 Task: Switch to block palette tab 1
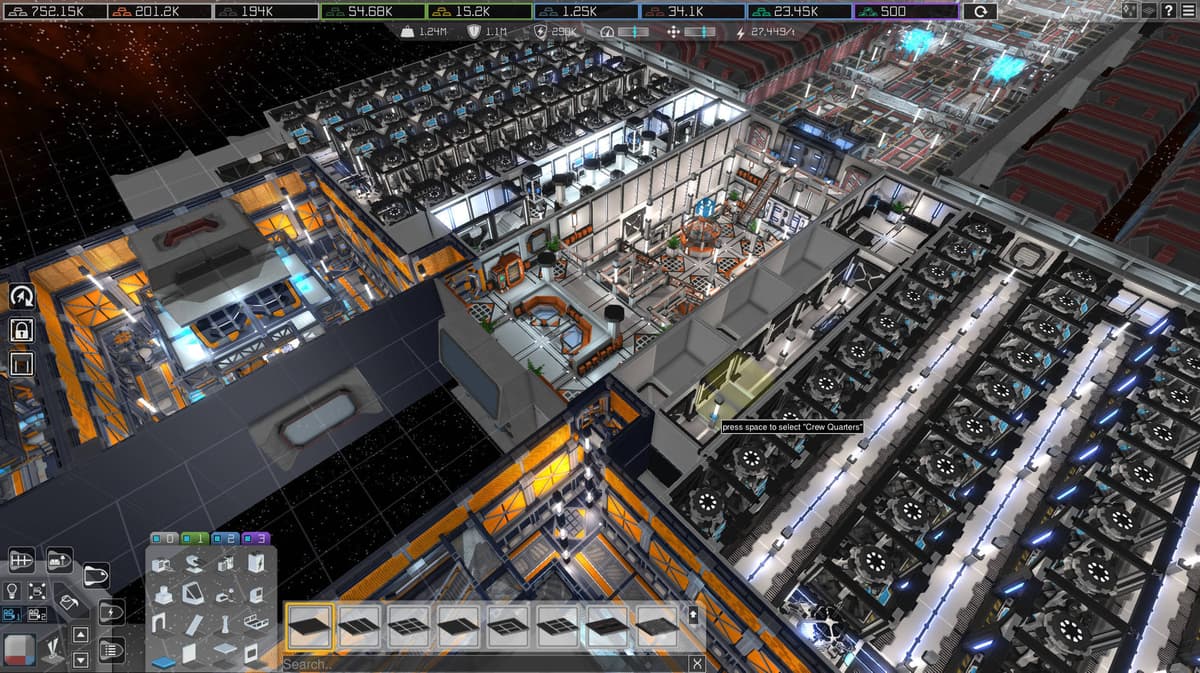tap(195, 538)
